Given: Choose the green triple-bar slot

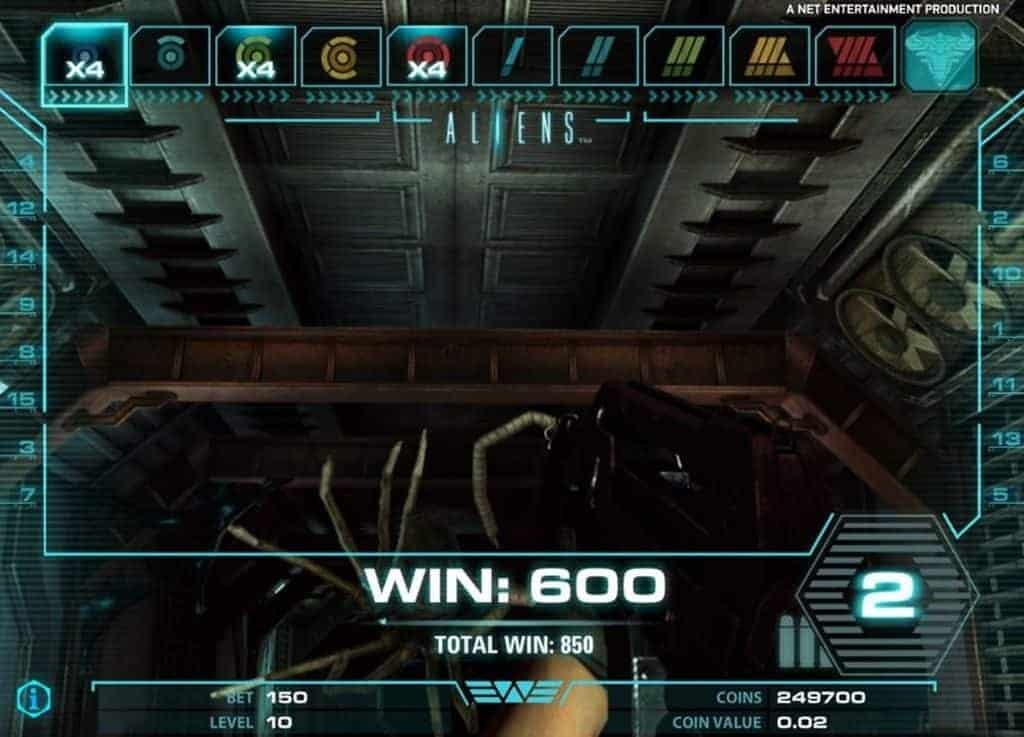Looking at the screenshot, I should [684, 56].
